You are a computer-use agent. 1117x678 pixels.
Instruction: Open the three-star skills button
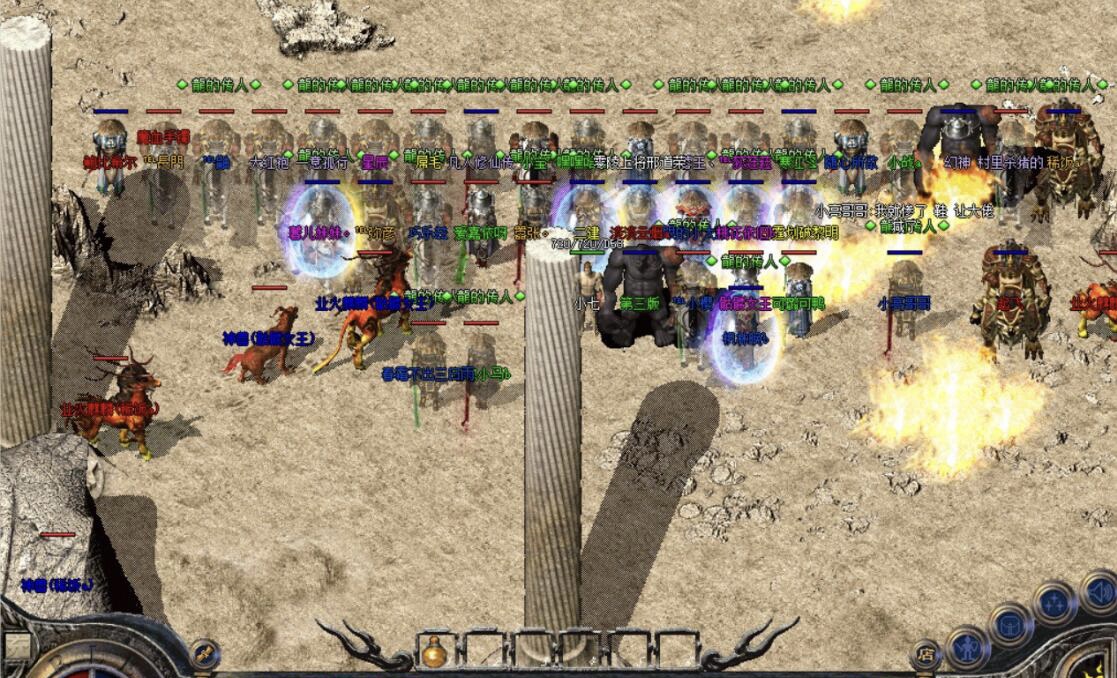[x=1053, y=603]
